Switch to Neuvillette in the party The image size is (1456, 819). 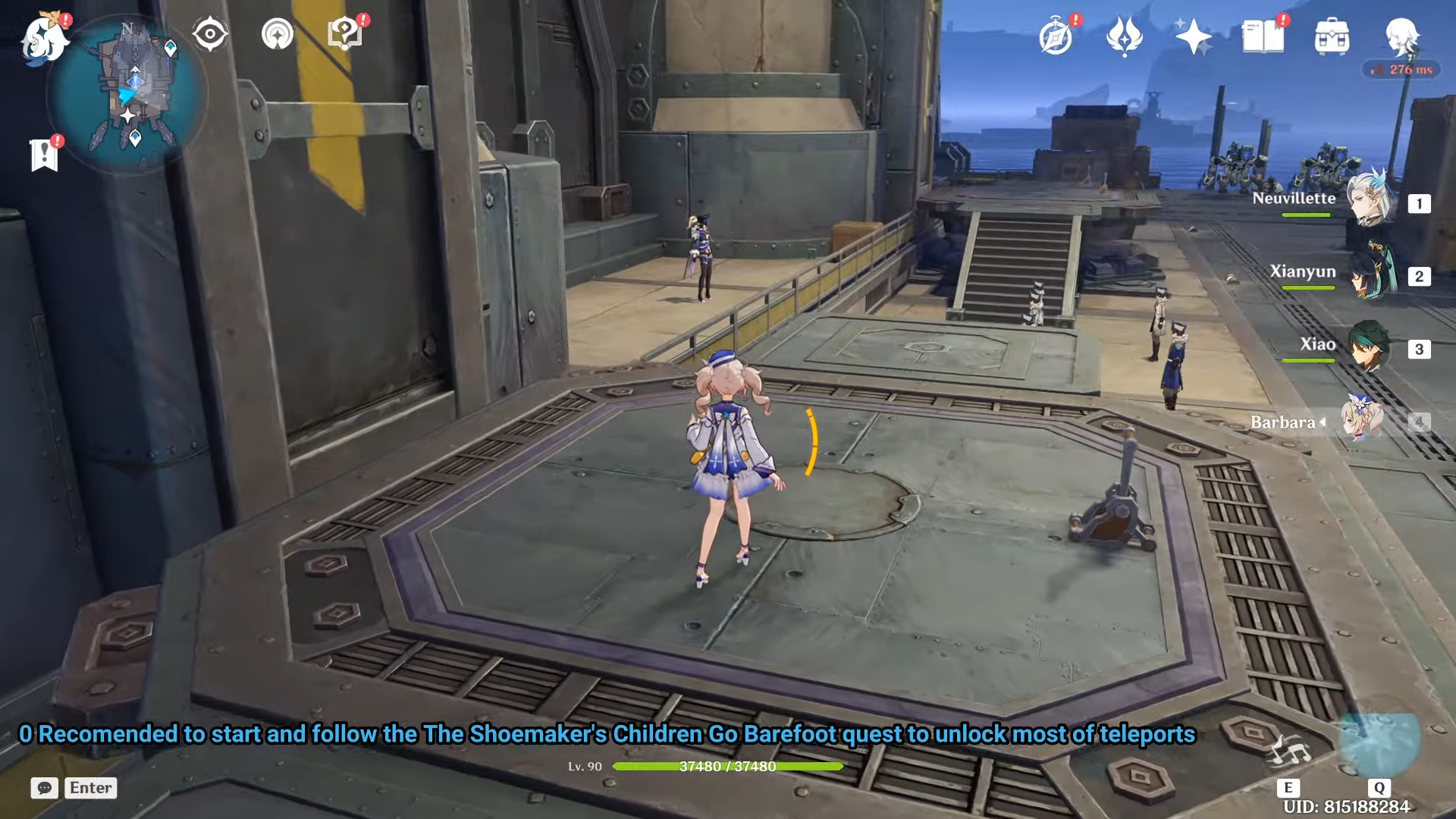1370,200
